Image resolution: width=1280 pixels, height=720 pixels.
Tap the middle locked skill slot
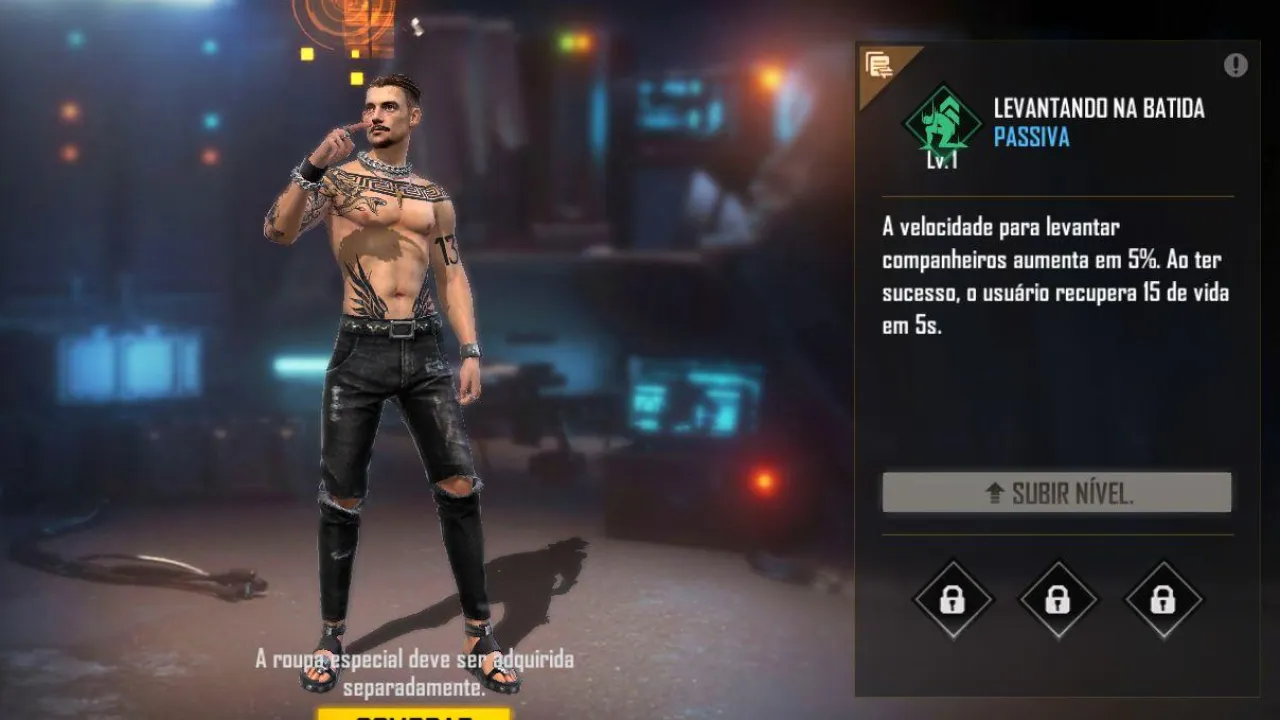point(1057,601)
